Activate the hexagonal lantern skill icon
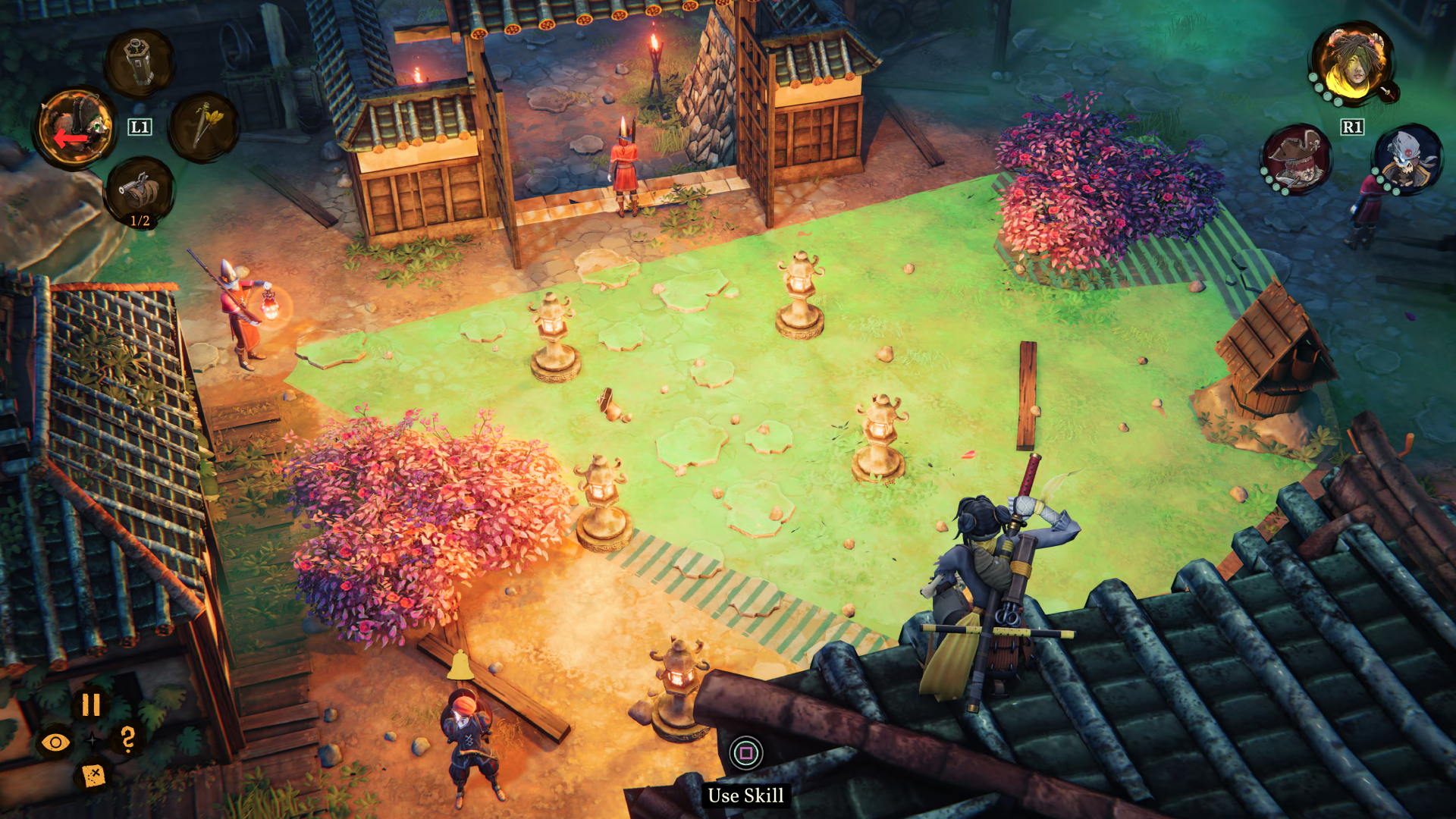The image size is (1456, 819). [x=140, y=64]
